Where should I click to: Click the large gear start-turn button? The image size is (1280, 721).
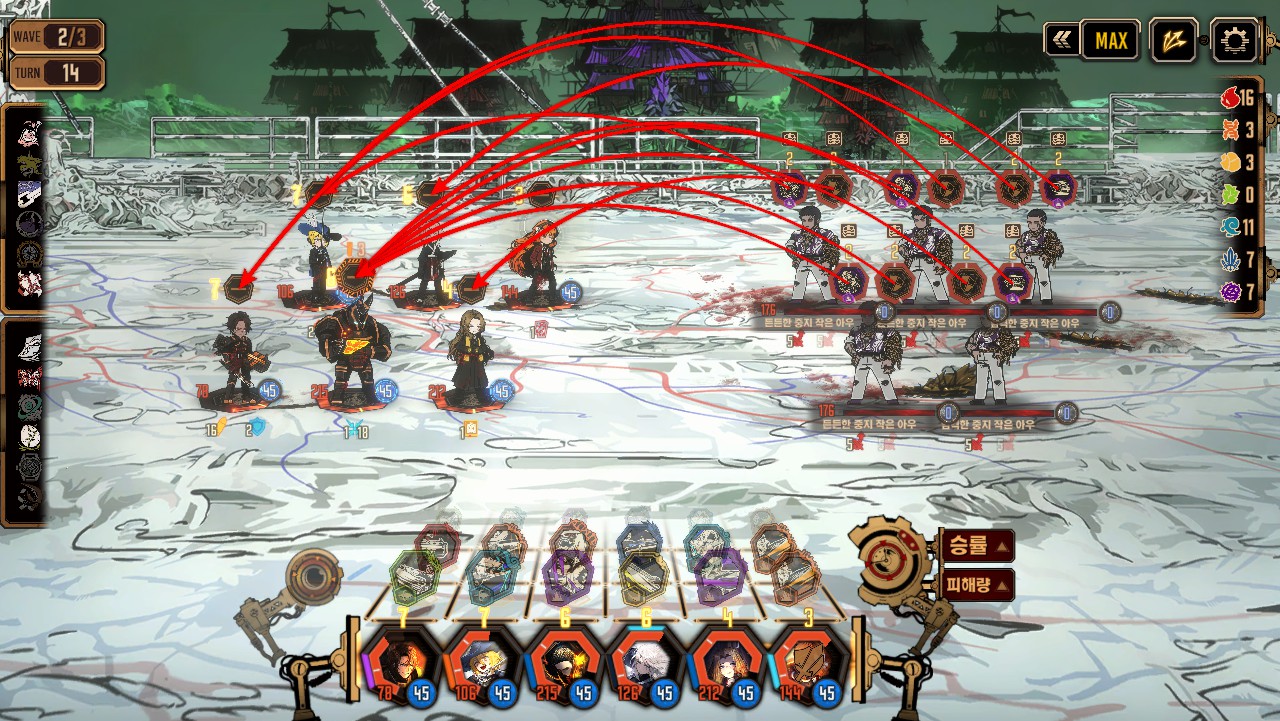(887, 561)
